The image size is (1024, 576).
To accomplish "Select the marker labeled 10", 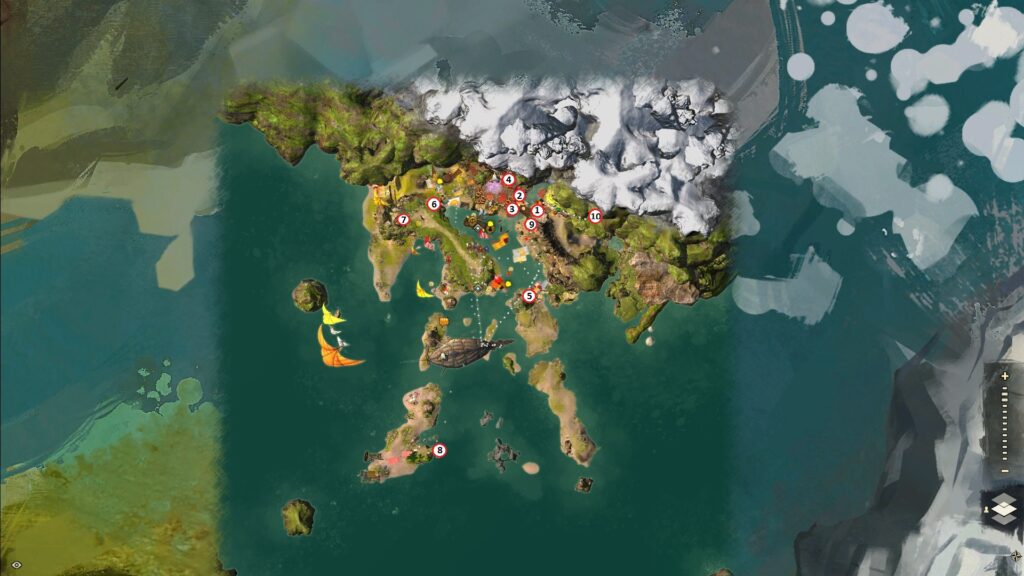I will click(595, 215).
